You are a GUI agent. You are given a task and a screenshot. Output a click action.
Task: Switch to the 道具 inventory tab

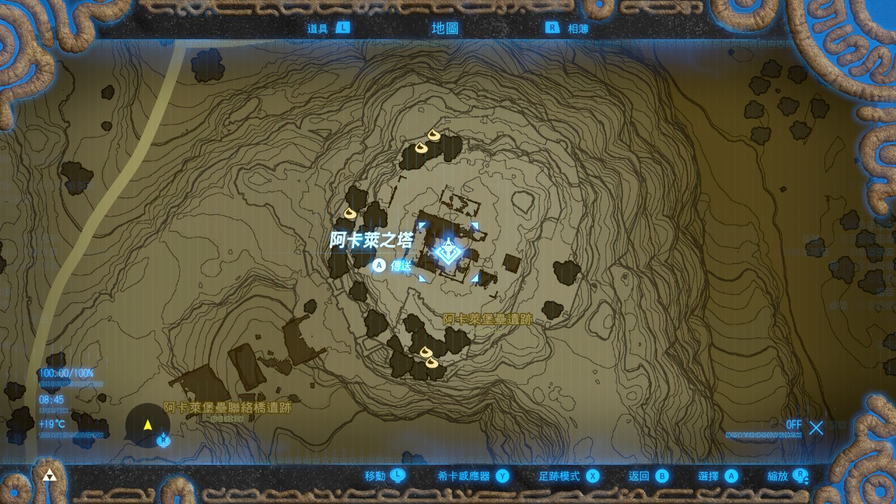coord(318,28)
